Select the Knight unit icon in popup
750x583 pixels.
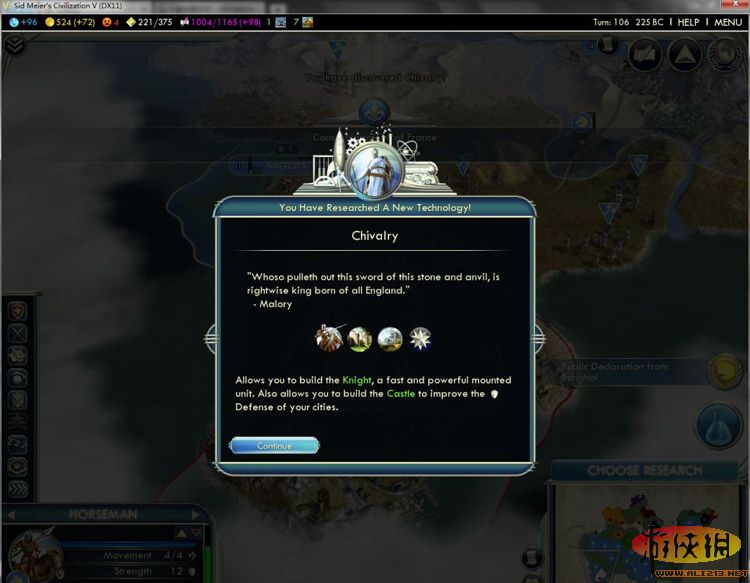click(x=330, y=338)
